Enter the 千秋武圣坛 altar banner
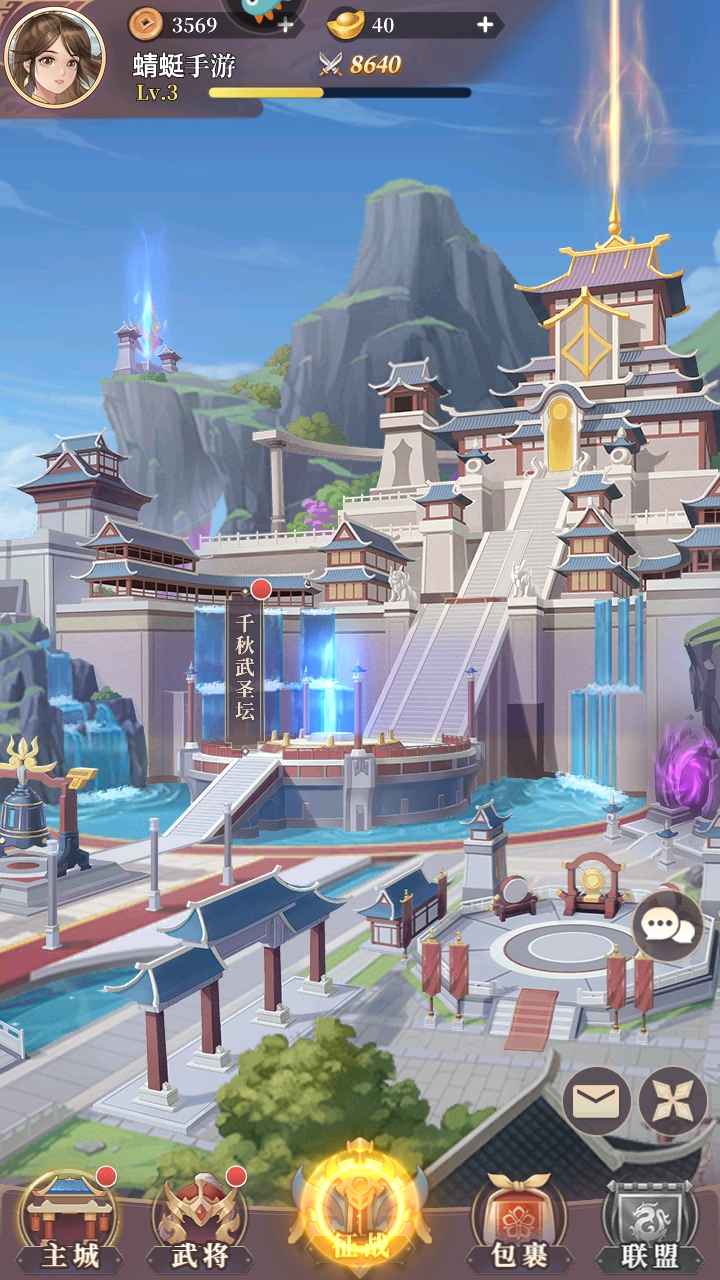The height and width of the screenshot is (1280, 720). coord(245,663)
